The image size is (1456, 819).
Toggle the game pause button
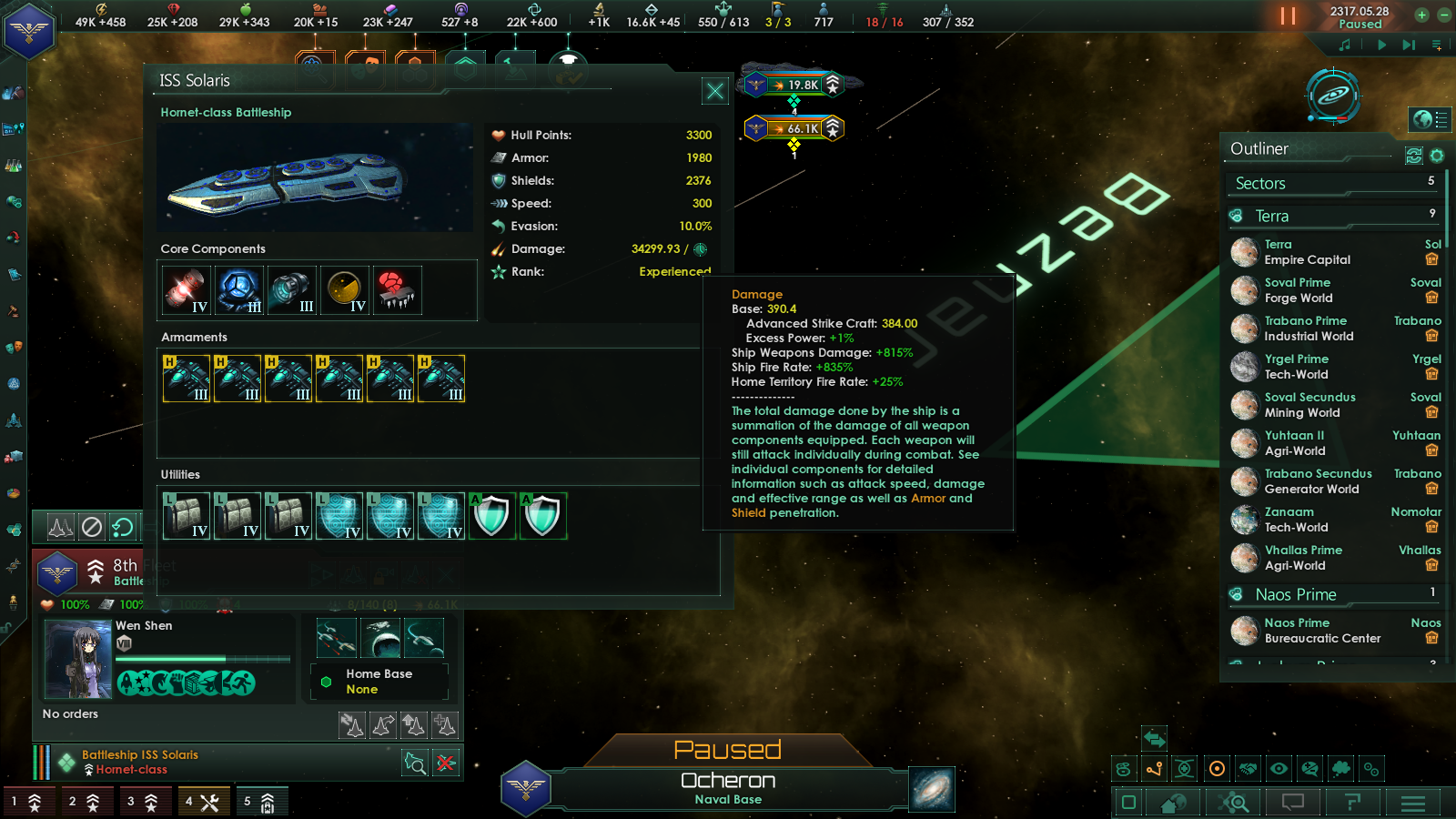[x=1288, y=16]
